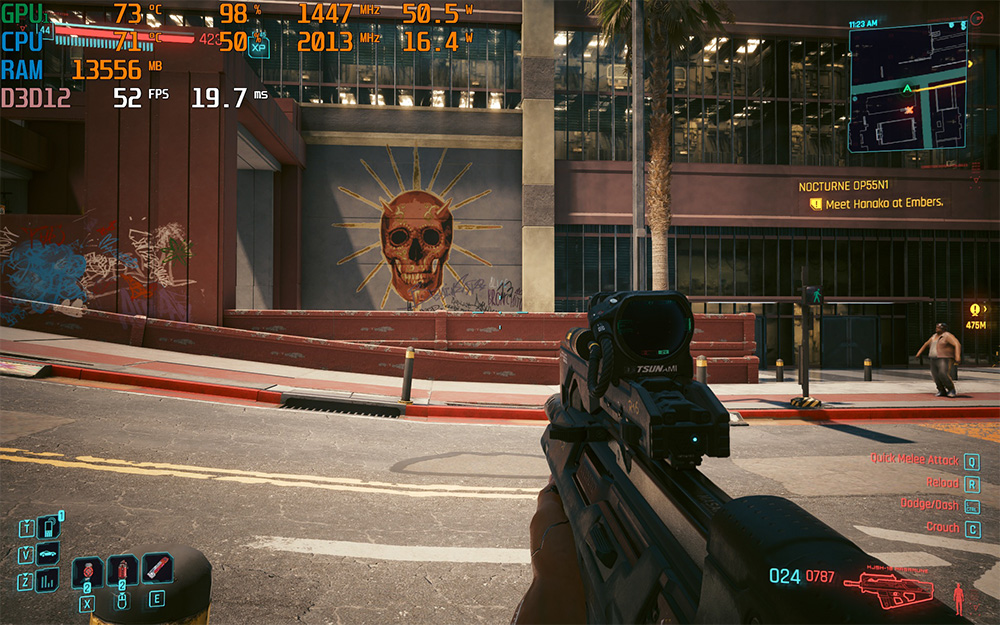Viewport: 1000px width, 625px height.
Task: Open the phone icon with notification badge
Action: [48, 527]
